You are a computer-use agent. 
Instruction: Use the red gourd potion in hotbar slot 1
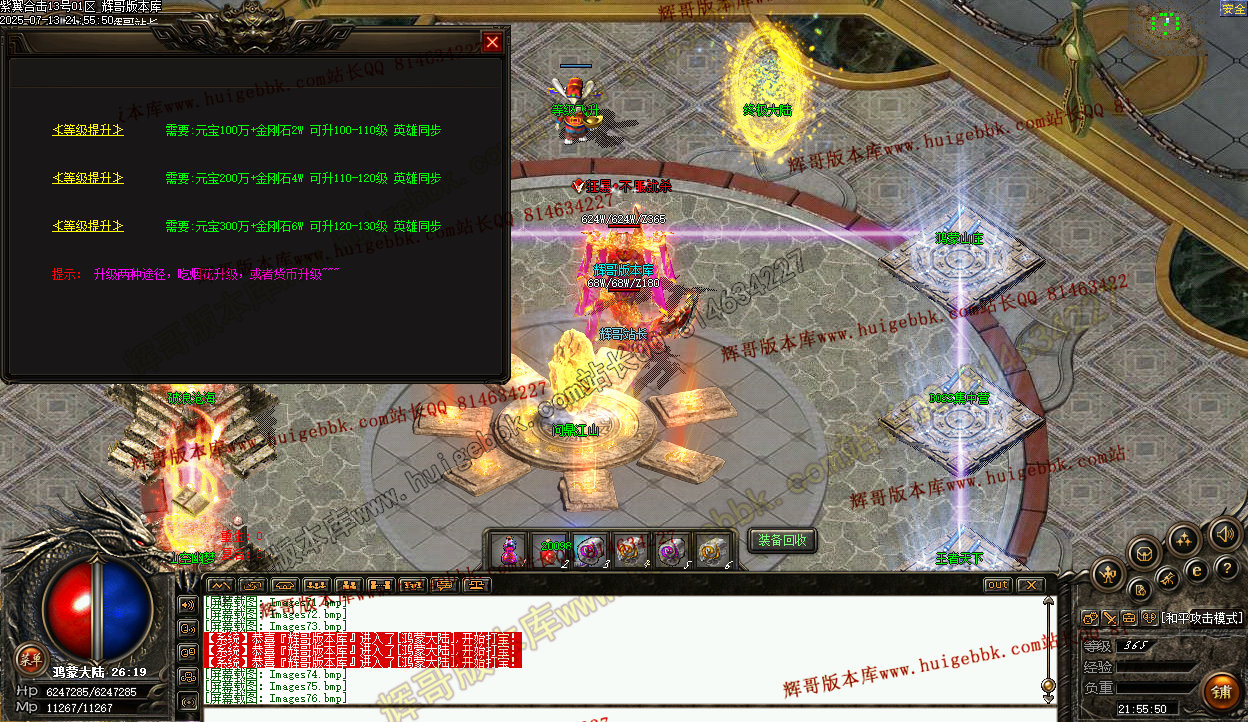pos(509,550)
